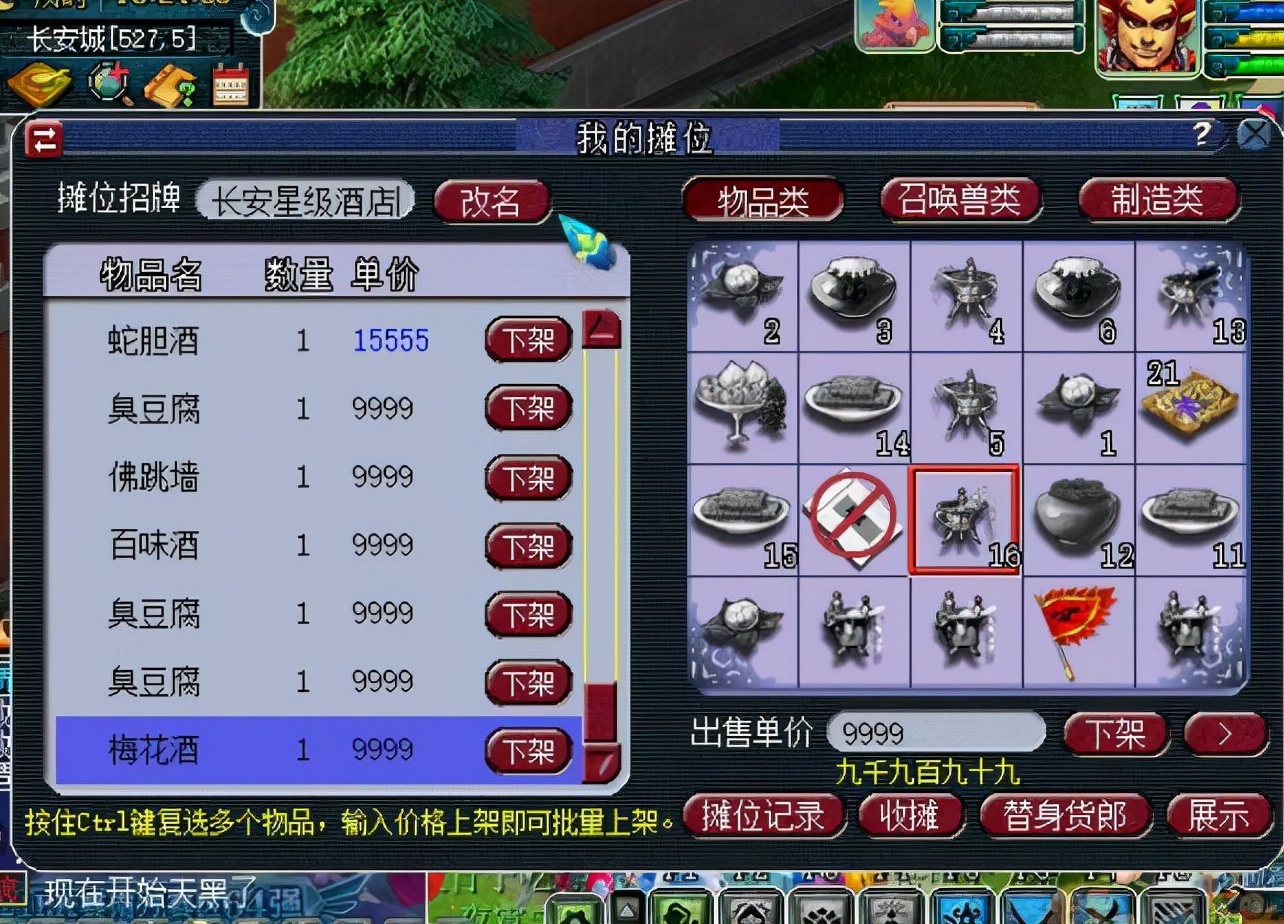Click the 收摊 button to close the stall
Screen dimensions: 1284x924
click(x=911, y=815)
